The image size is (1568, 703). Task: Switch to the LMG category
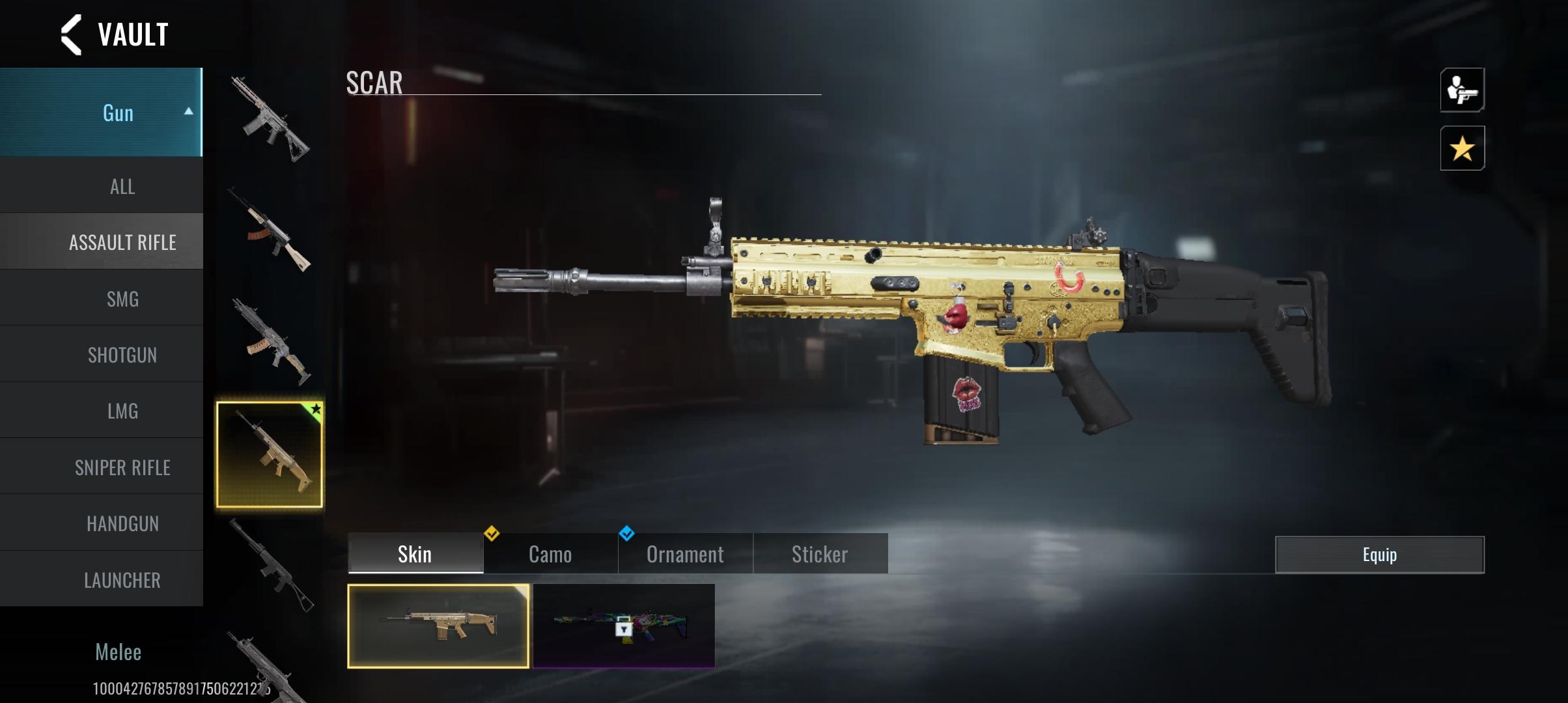click(x=122, y=411)
